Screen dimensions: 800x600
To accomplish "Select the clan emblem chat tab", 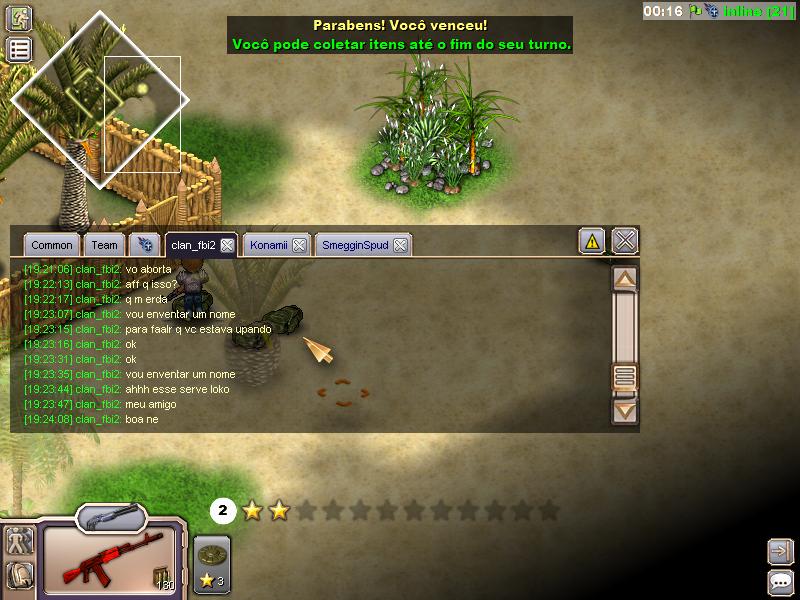I will click(x=145, y=245).
